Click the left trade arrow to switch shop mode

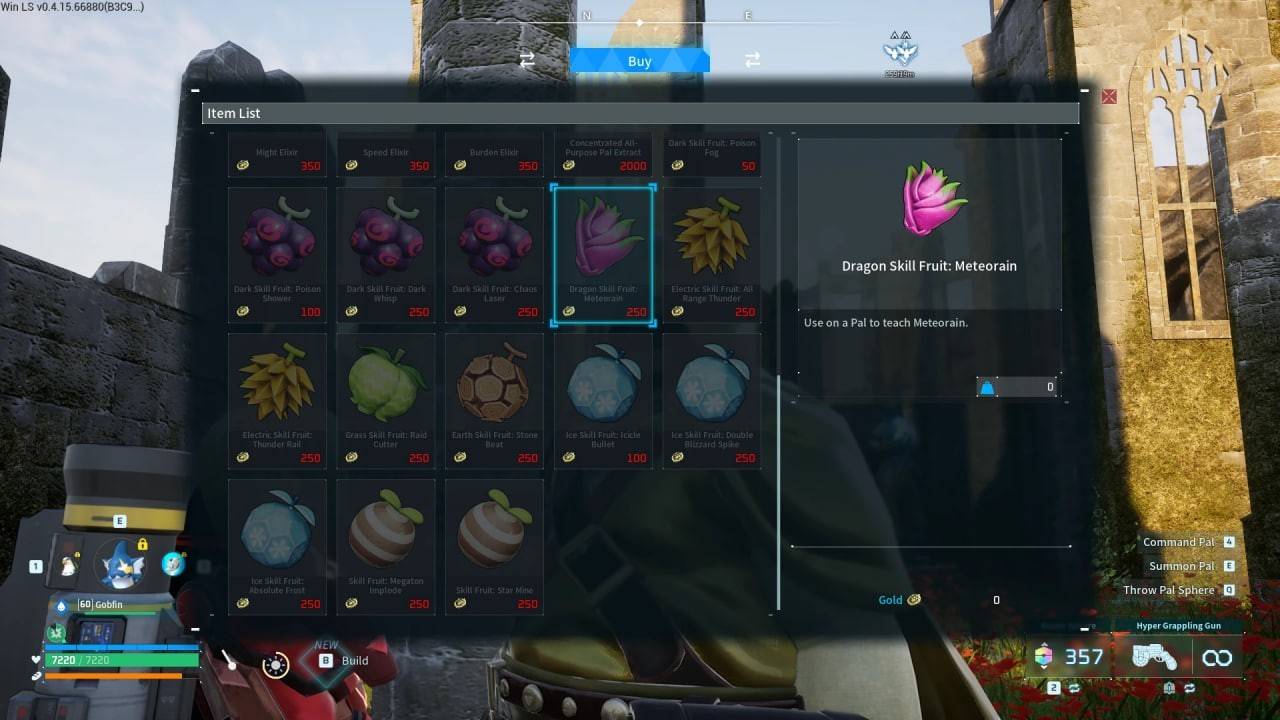[x=527, y=59]
